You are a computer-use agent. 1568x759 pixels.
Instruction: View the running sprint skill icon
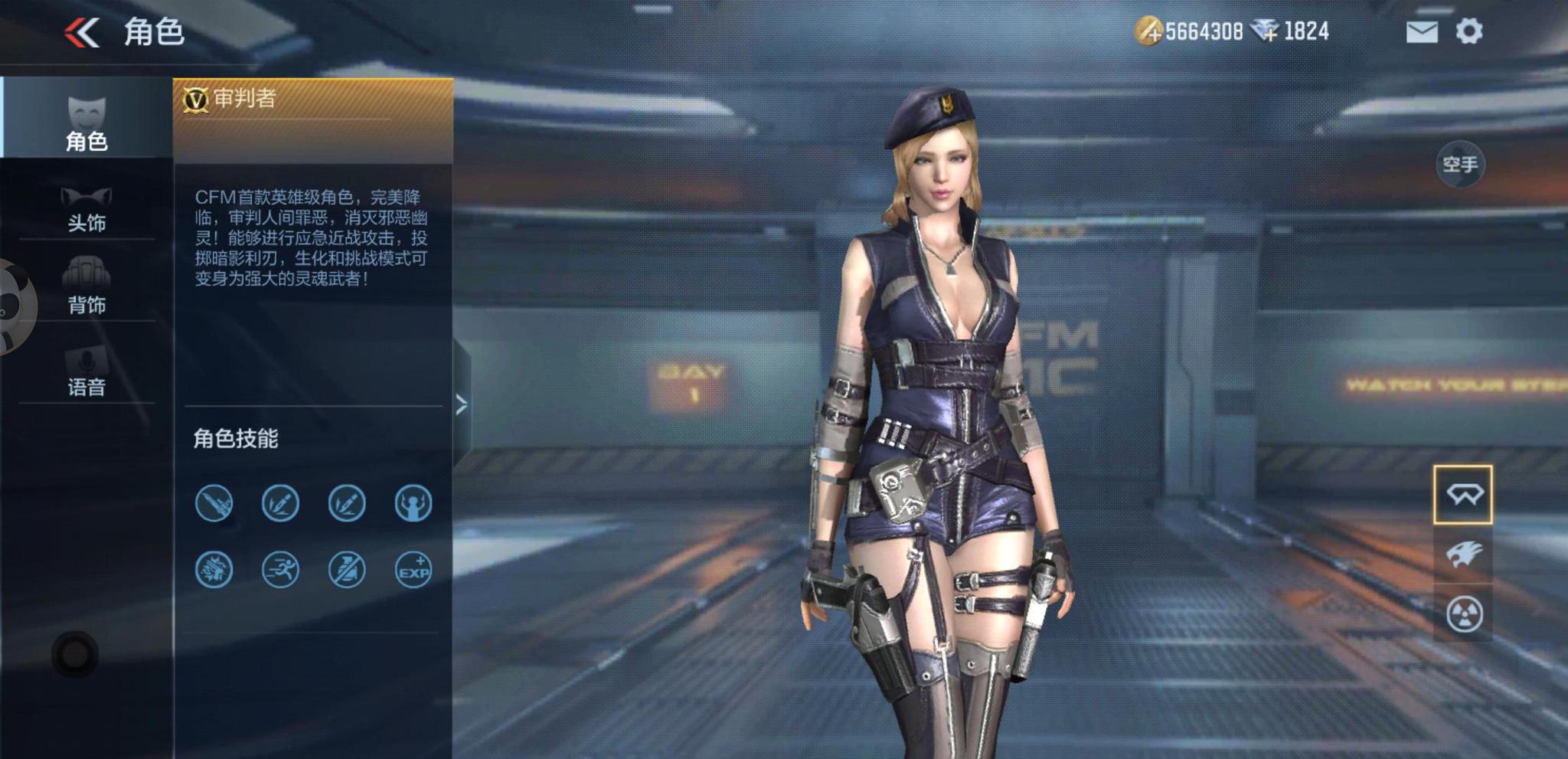click(280, 570)
